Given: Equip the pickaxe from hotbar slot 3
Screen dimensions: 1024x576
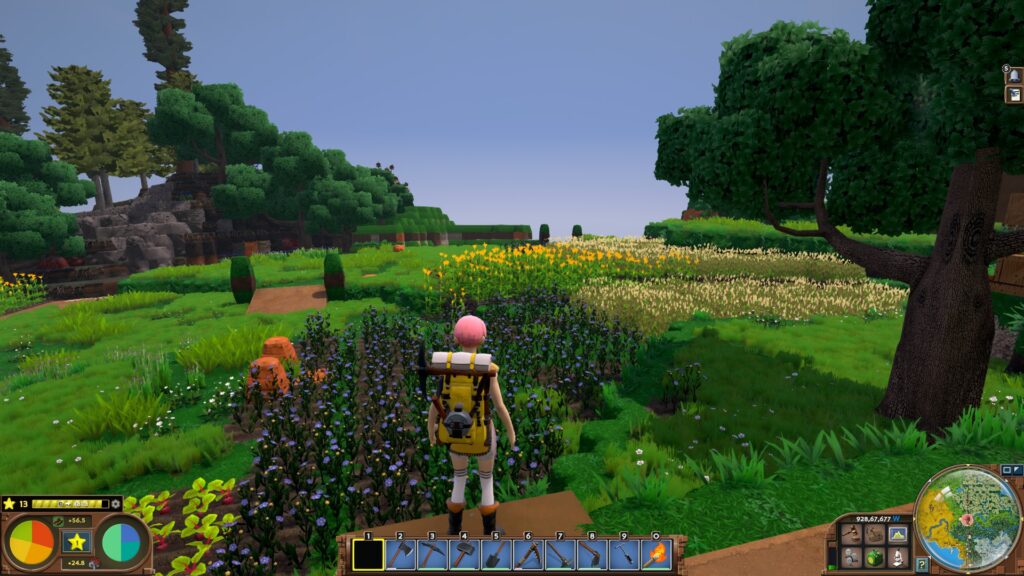Looking at the screenshot, I should pyautogui.click(x=432, y=554).
